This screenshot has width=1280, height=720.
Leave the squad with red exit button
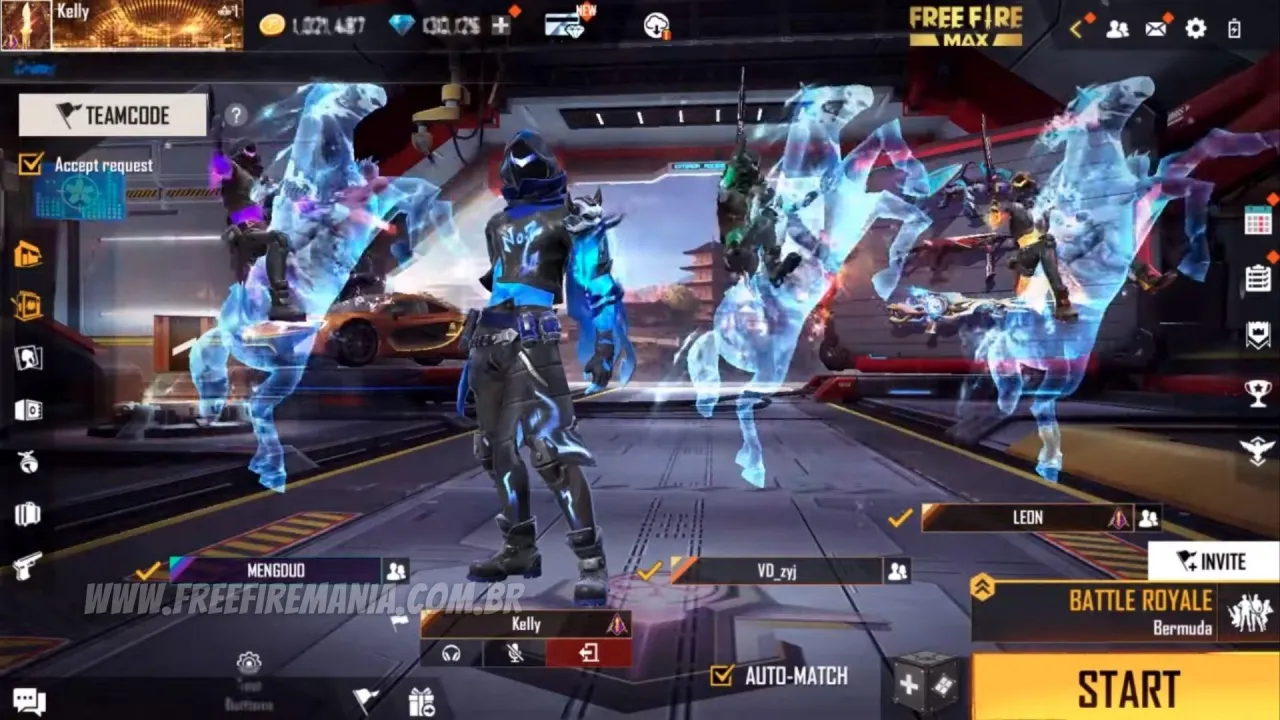588,653
